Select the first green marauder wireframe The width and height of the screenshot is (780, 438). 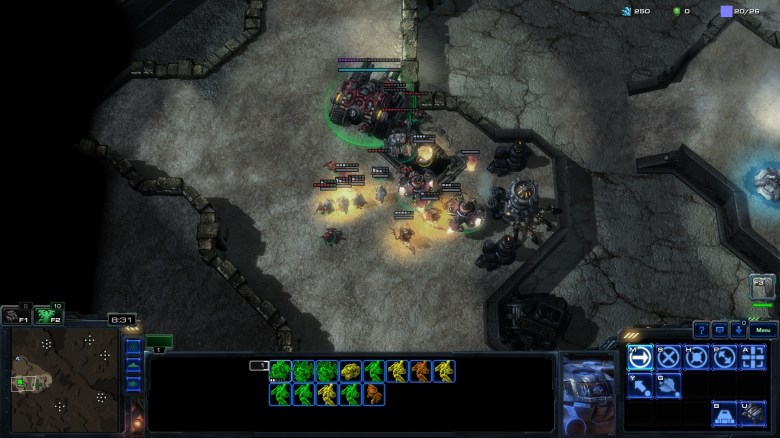[x=280, y=371]
